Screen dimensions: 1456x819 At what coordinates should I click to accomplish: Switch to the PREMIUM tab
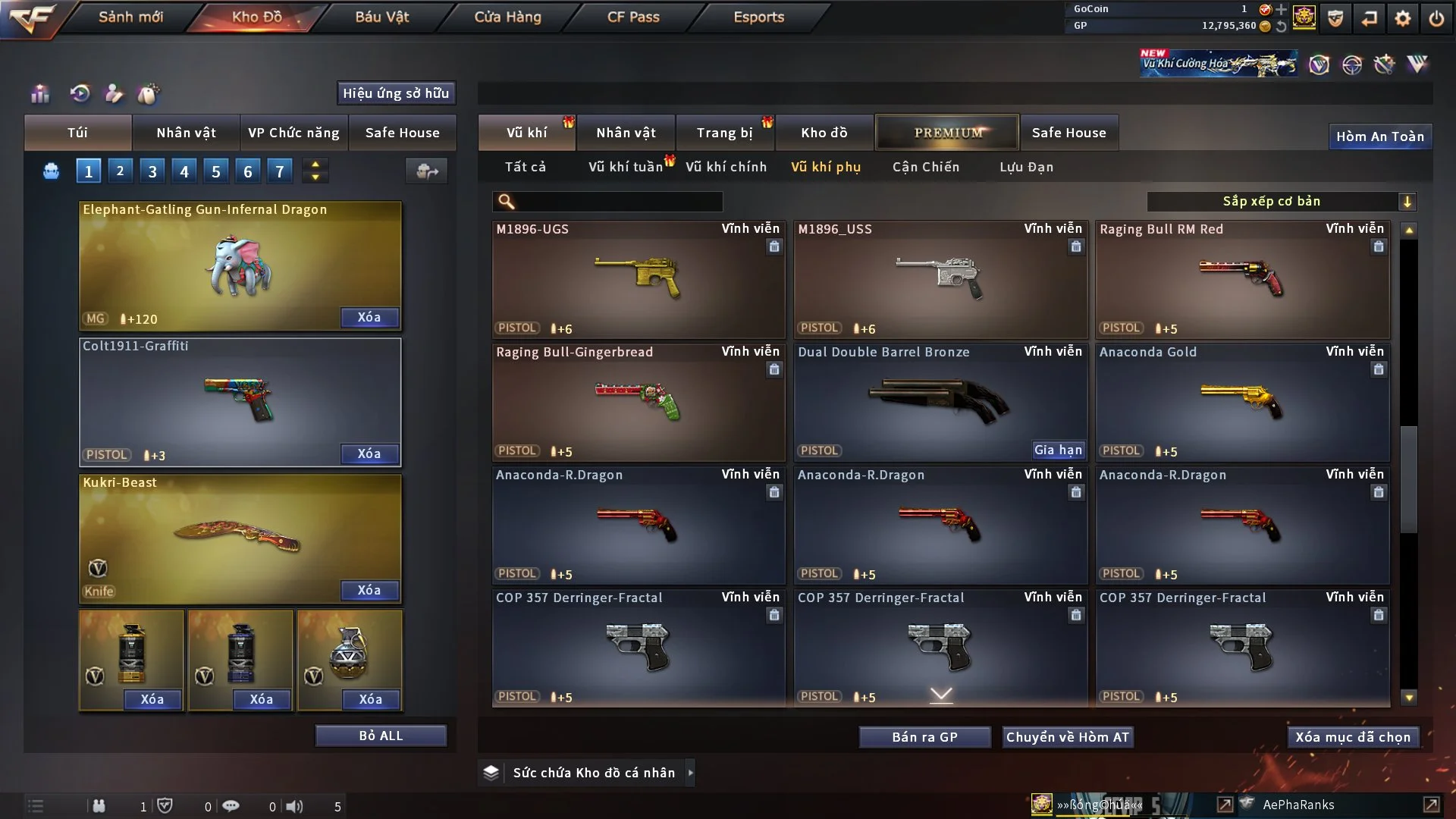947,133
